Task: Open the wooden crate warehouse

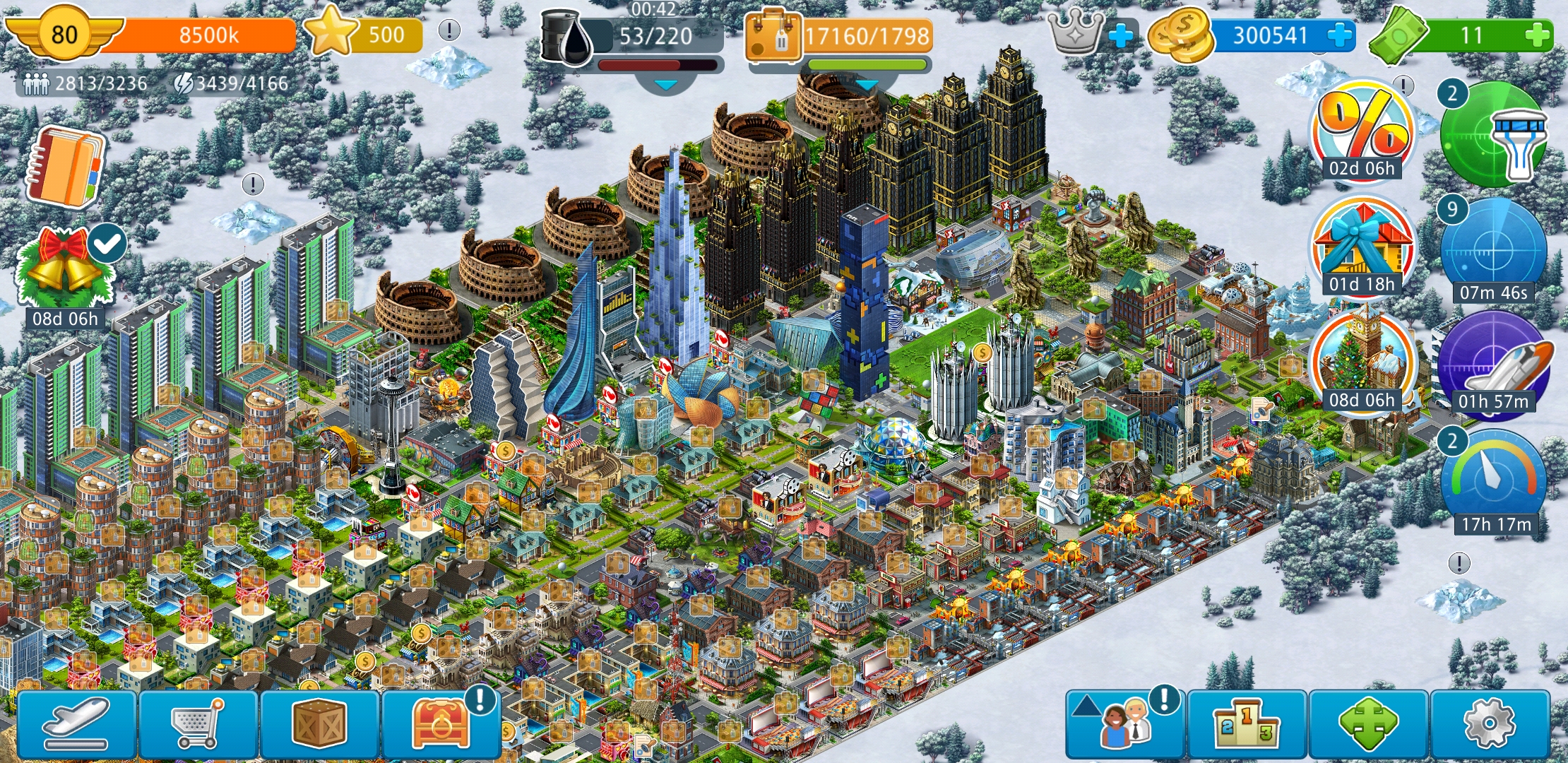Action: pos(319,725)
